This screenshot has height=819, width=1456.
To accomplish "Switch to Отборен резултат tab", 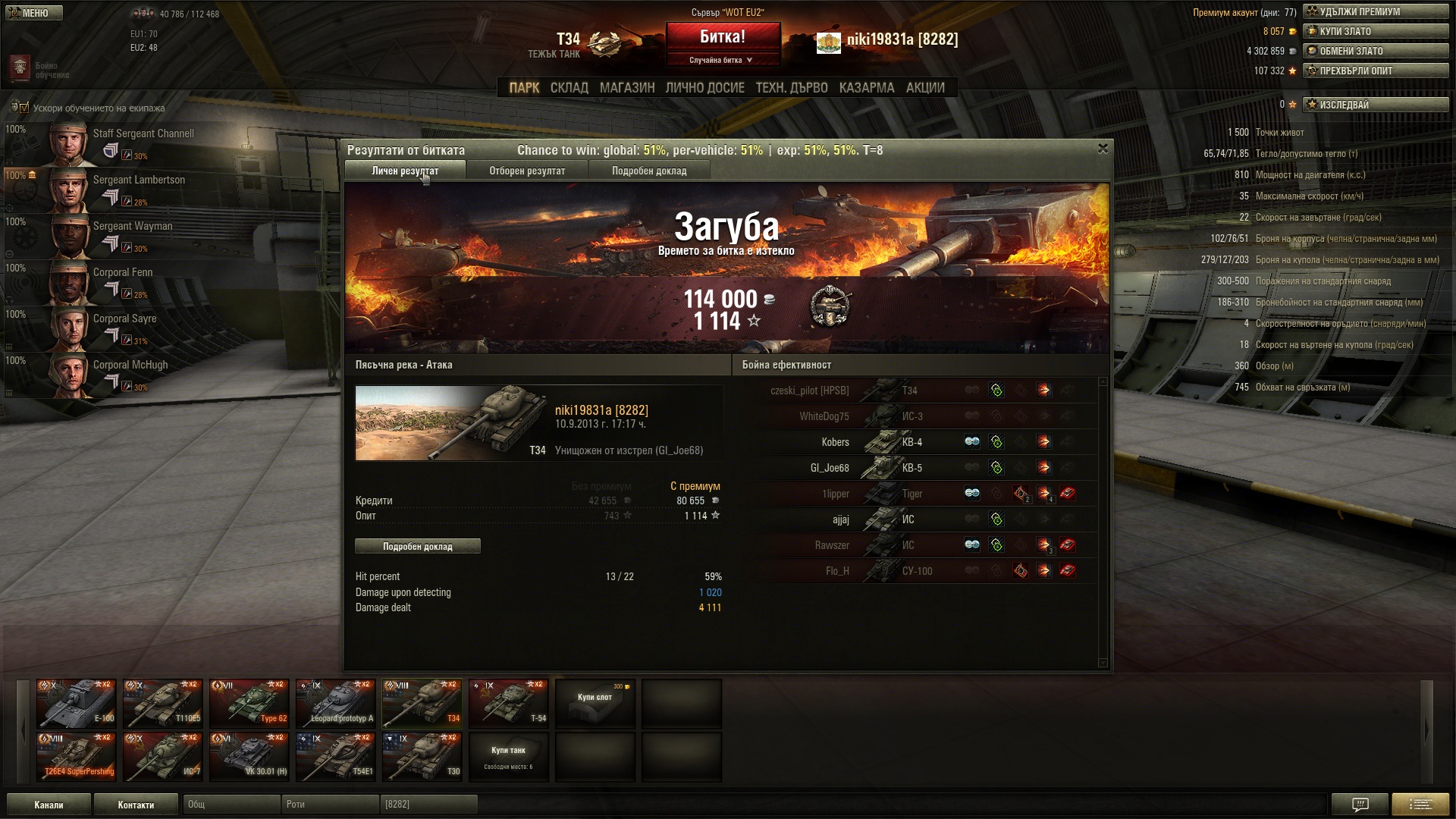I will pyautogui.click(x=527, y=171).
